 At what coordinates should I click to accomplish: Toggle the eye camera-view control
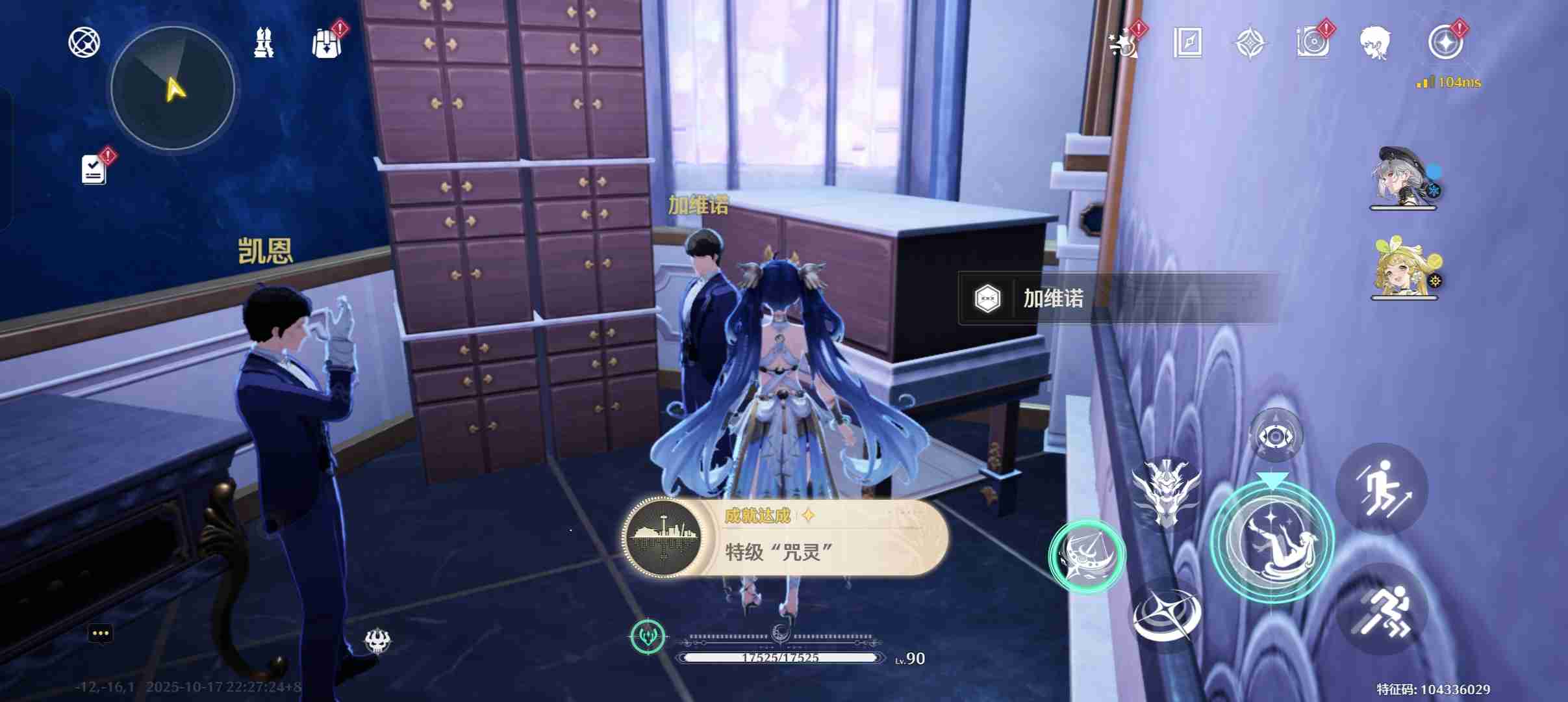[x=1276, y=435]
